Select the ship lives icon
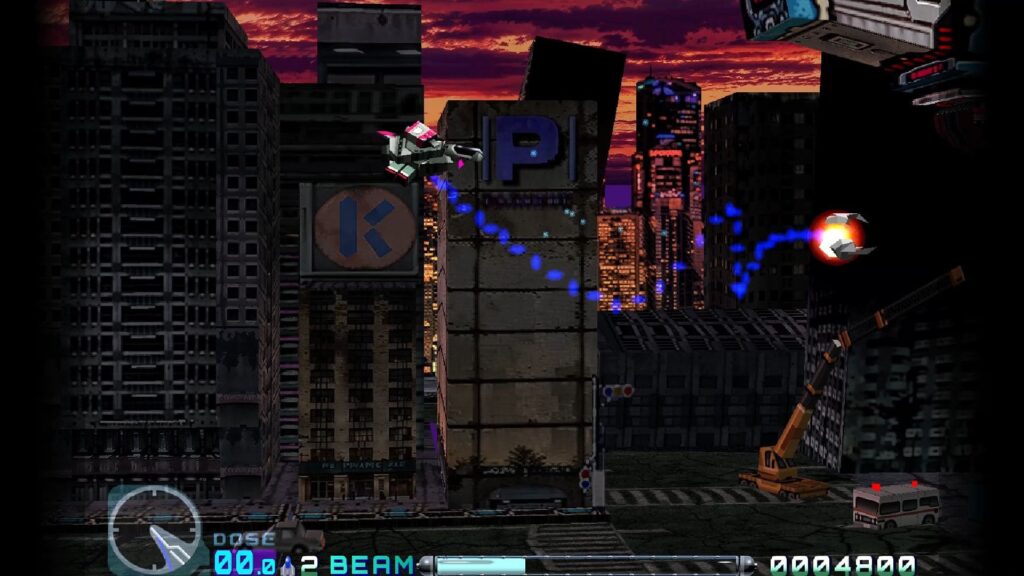The width and height of the screenshot is (1024, 576). pos(289,564)
